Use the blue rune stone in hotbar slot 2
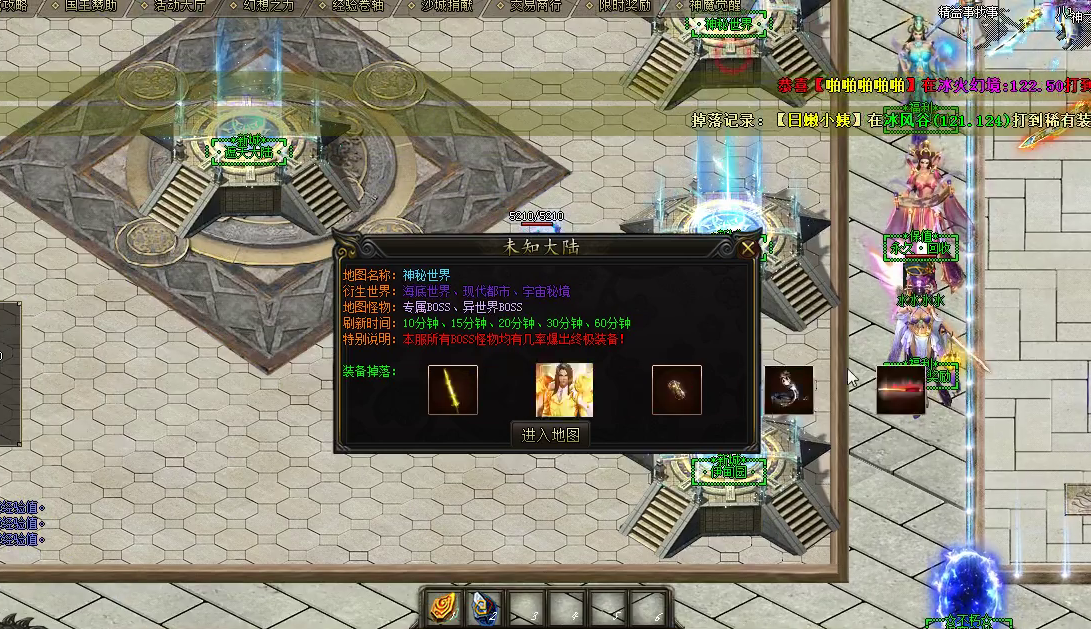This screenshot has height=629, width=1091. [x=485, y=607]
